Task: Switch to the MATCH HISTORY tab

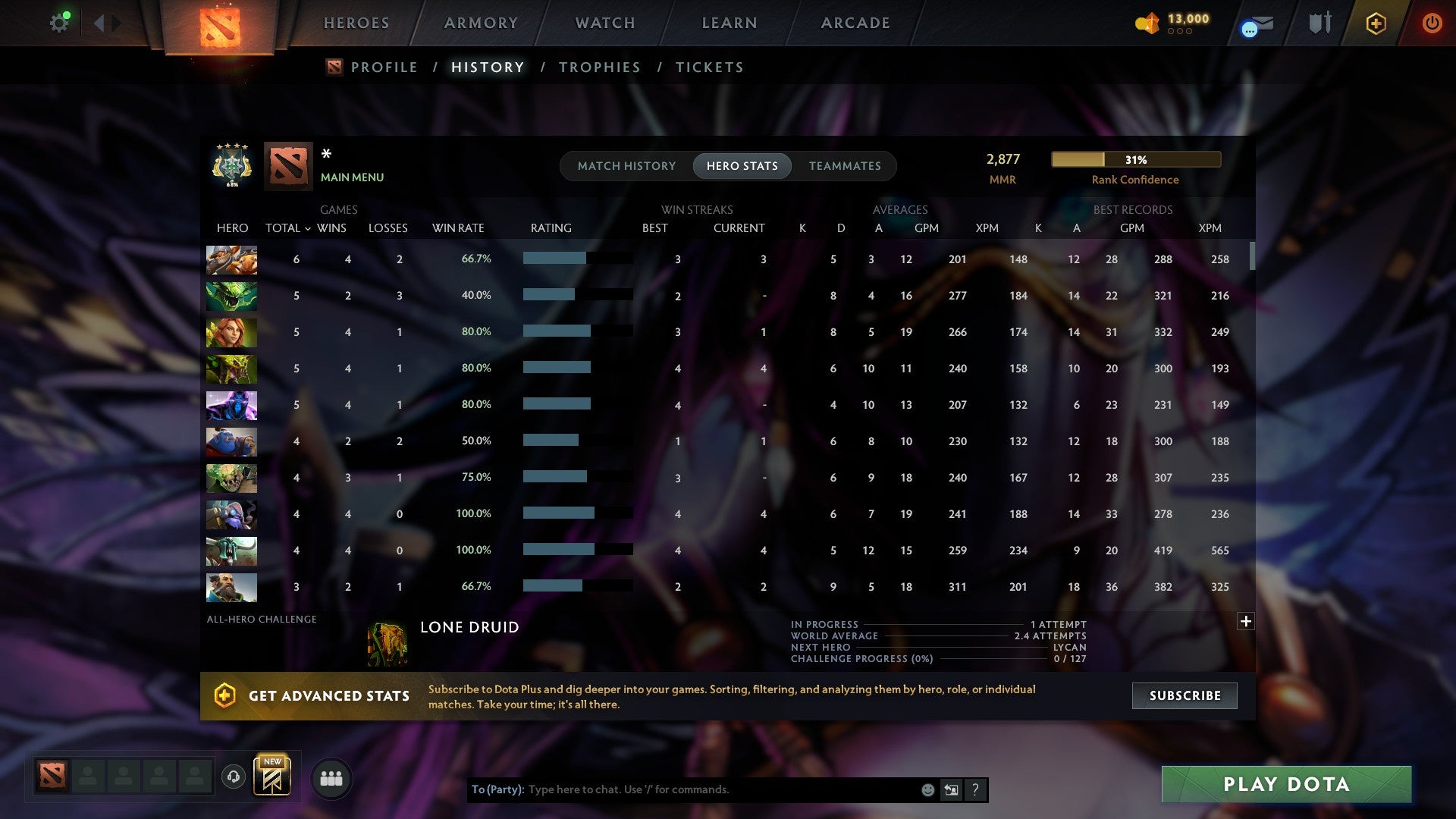Action: 626,165
